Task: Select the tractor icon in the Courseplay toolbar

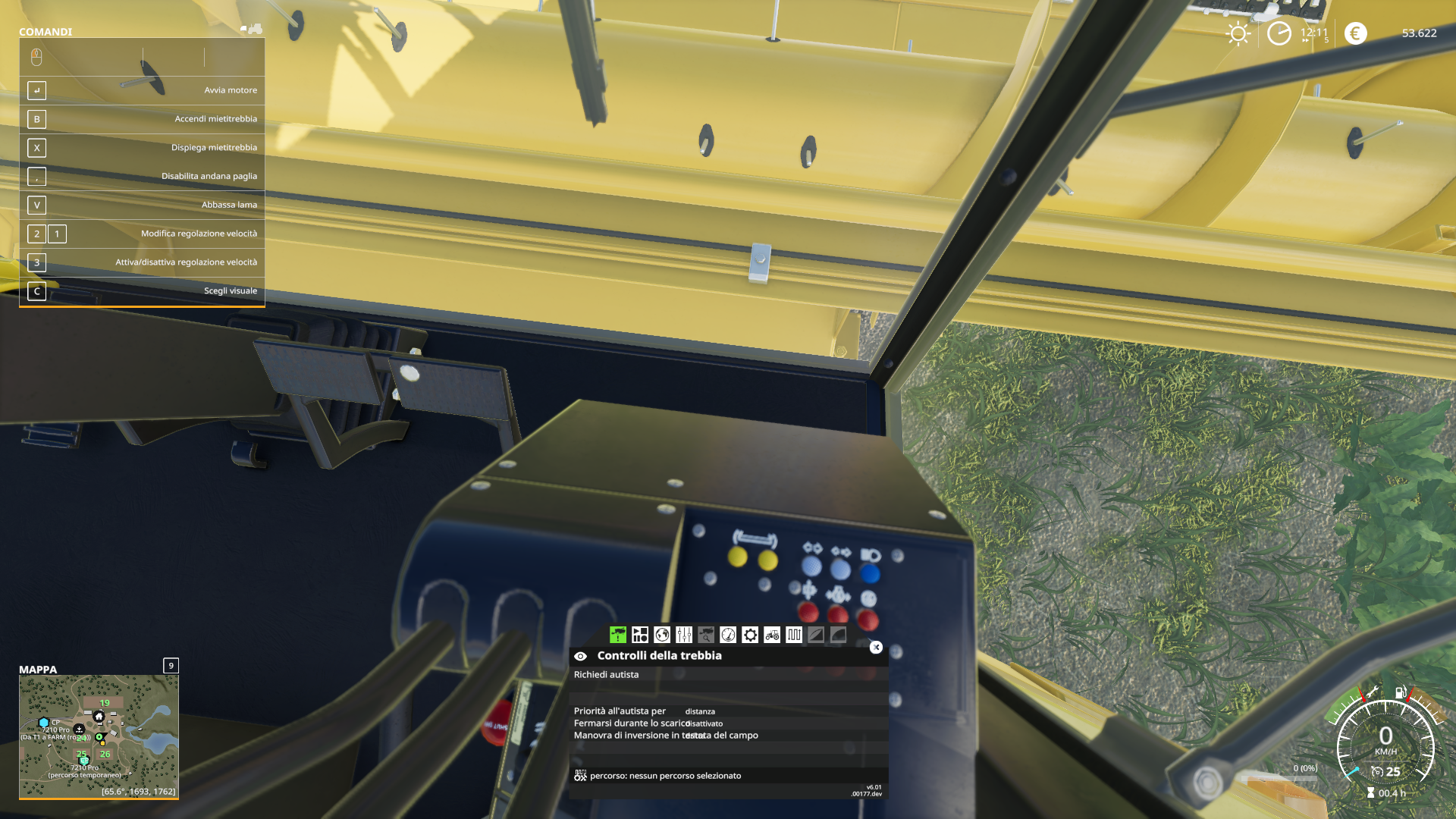Action: [x=772, y=635]
